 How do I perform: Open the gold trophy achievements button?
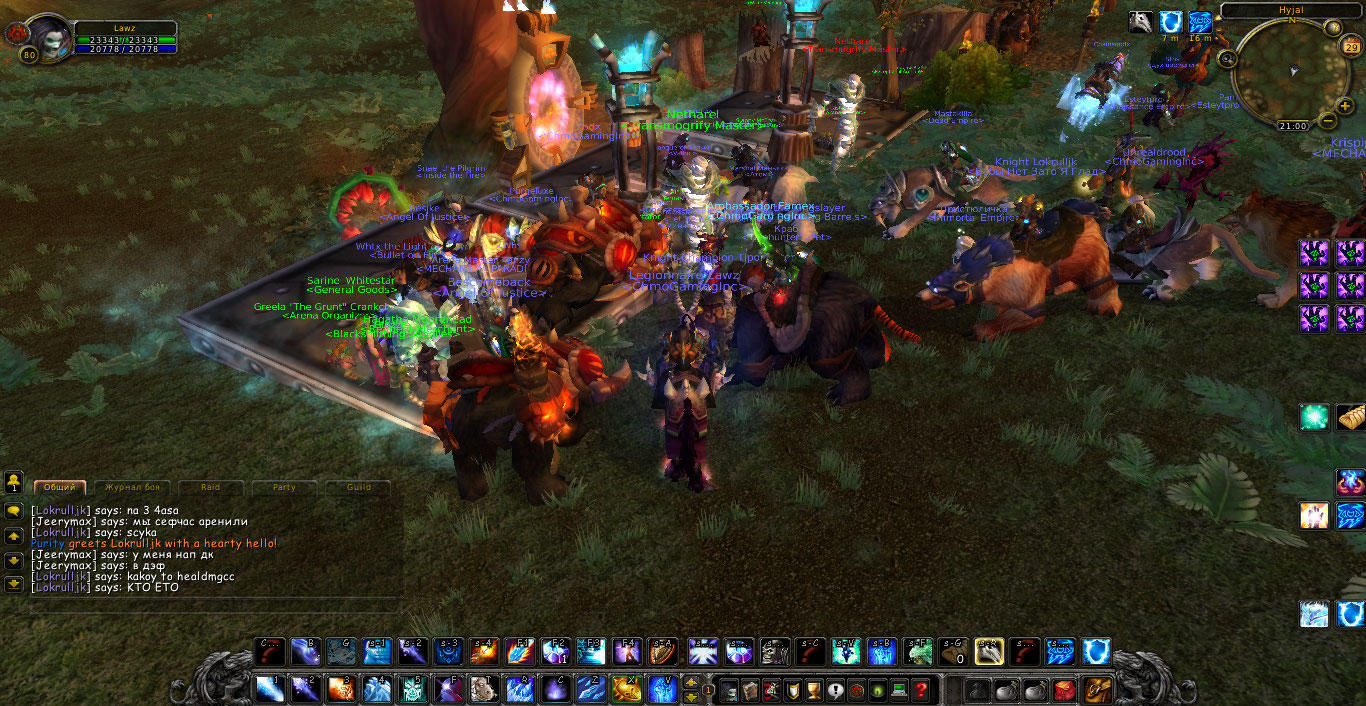pyautogui.click(x=814, y=689)
